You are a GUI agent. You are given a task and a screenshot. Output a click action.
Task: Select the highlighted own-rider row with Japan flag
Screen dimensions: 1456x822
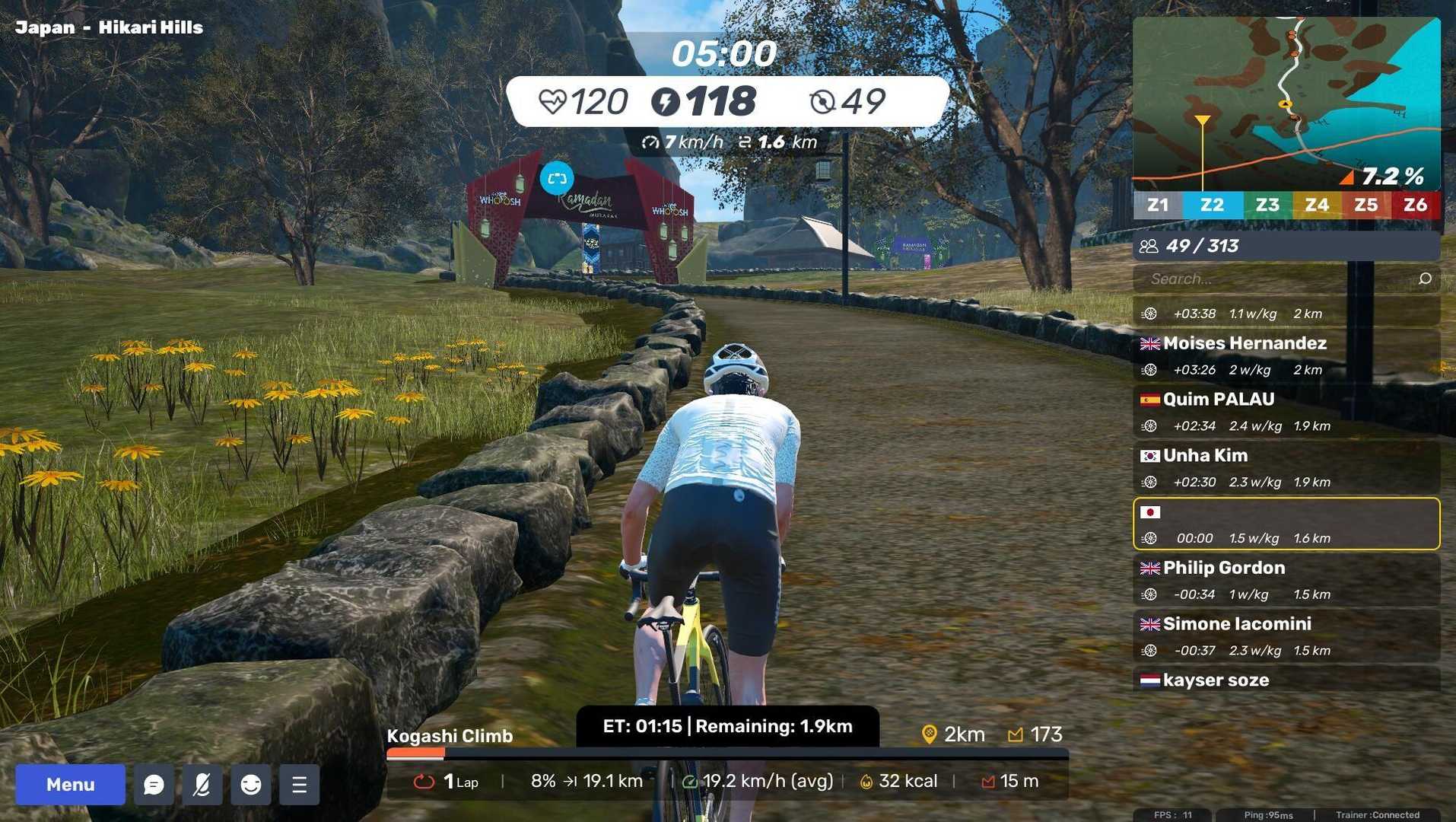pos(1286,524)
